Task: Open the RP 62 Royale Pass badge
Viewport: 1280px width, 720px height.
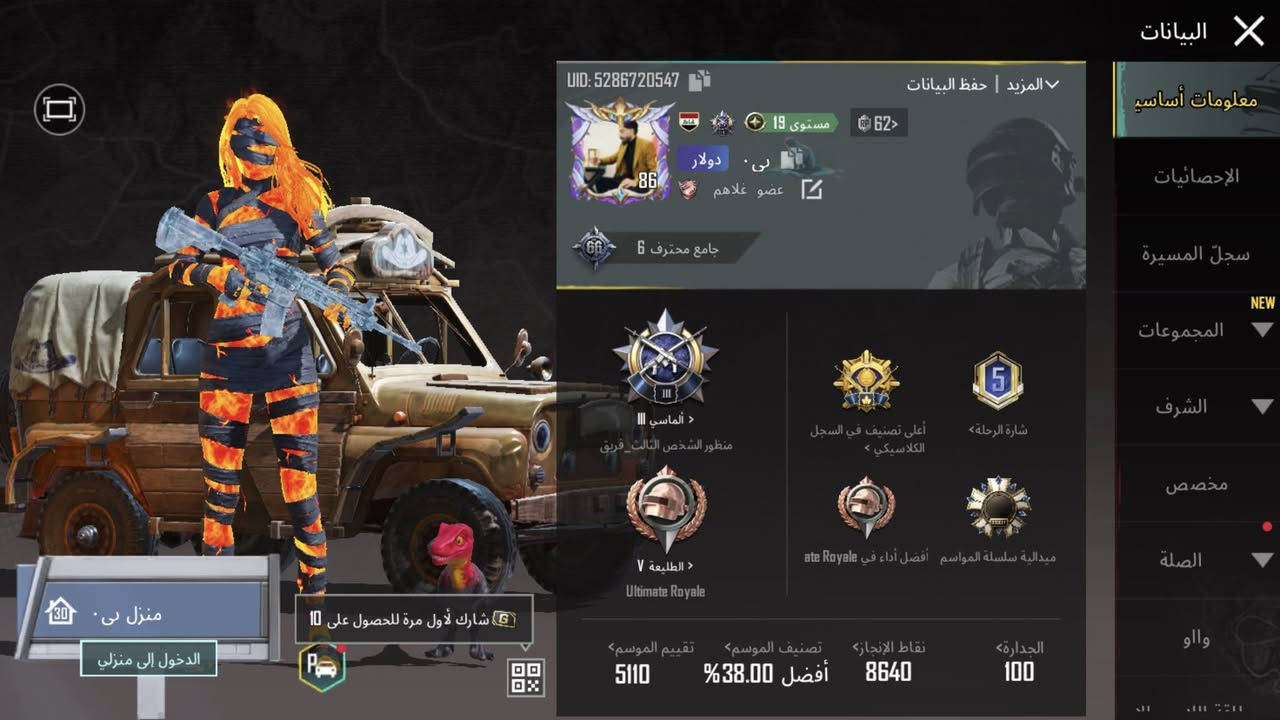Action: point(878,122)
